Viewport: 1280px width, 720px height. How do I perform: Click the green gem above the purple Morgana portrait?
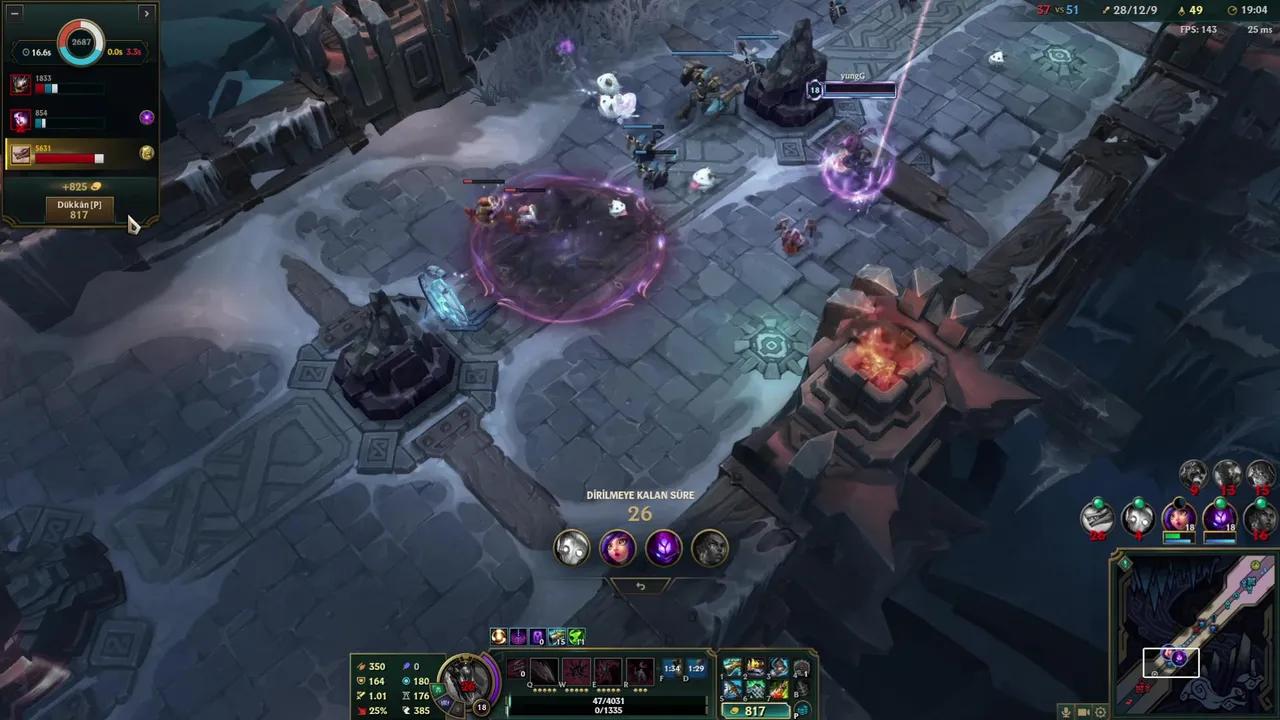(1219, 503)
